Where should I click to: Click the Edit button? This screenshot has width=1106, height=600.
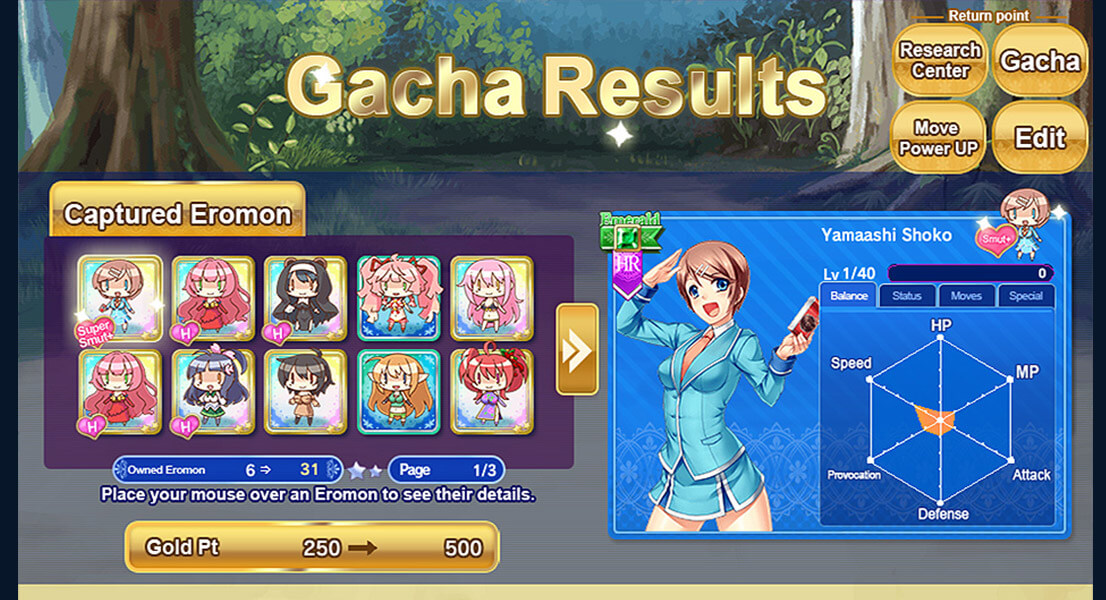tap(1040, 138)
